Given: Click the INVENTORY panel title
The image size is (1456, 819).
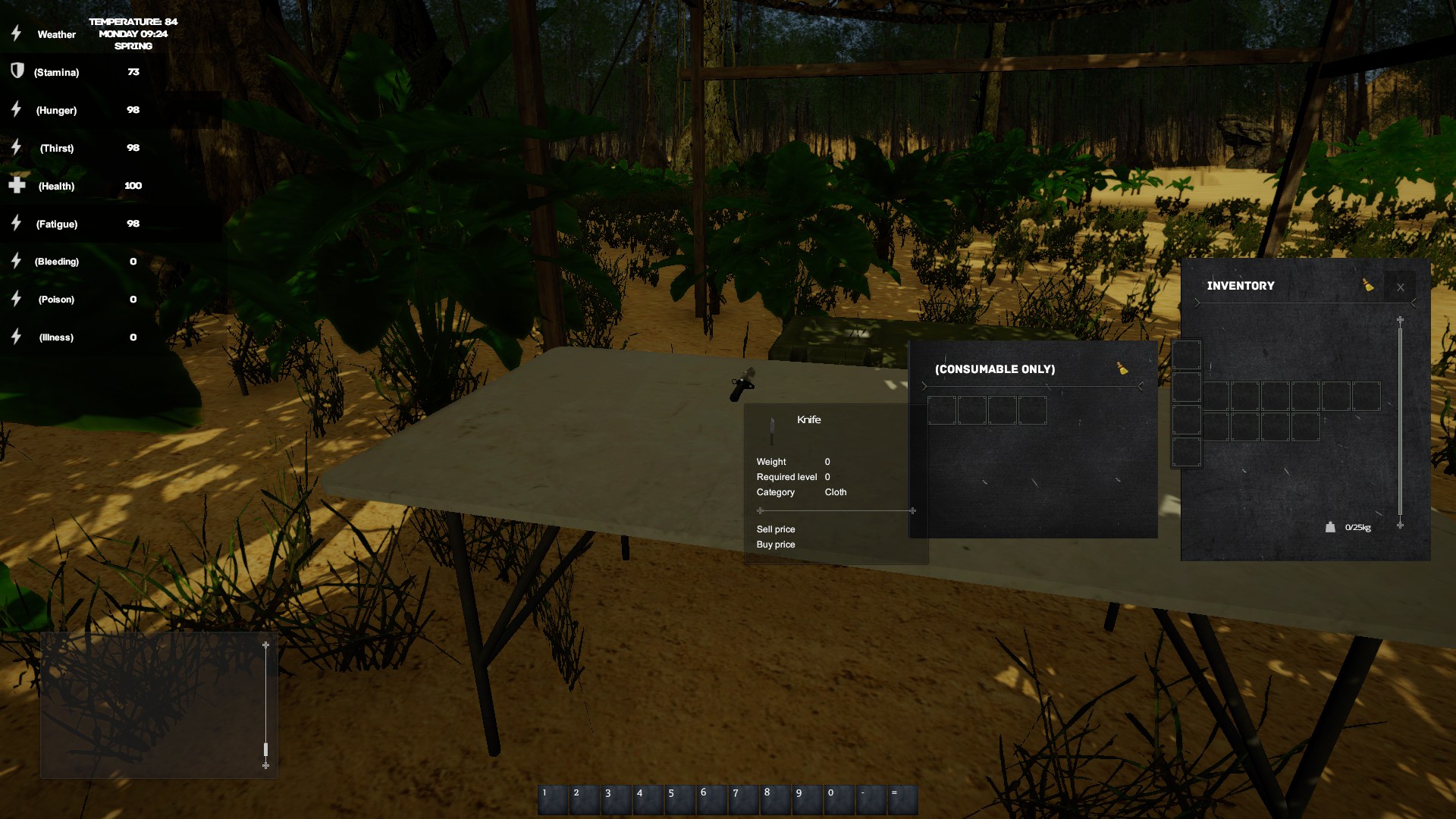Looking at the screenshot, I should click(x=1241, y=286).
